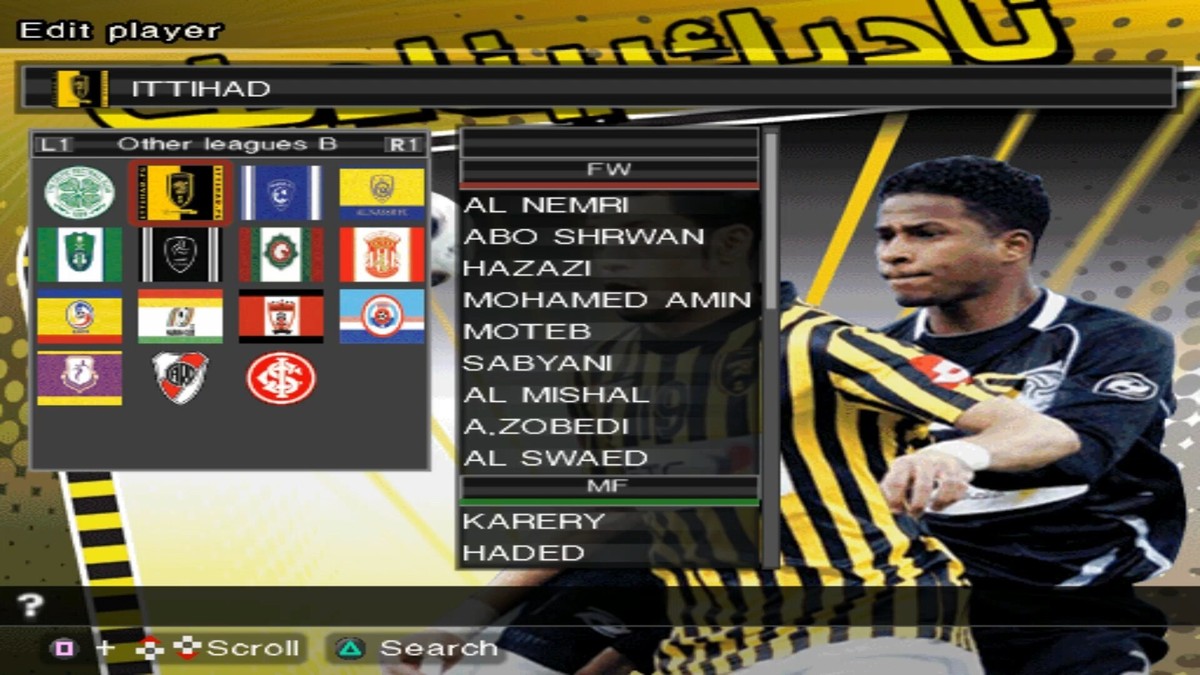Select the purple and yellow team flag
Screen dimensions: 1200x675
click(80, 378)
